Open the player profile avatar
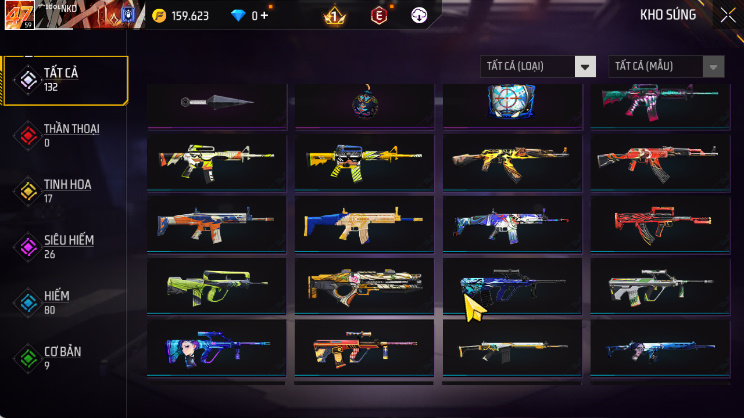 point(19,15)
